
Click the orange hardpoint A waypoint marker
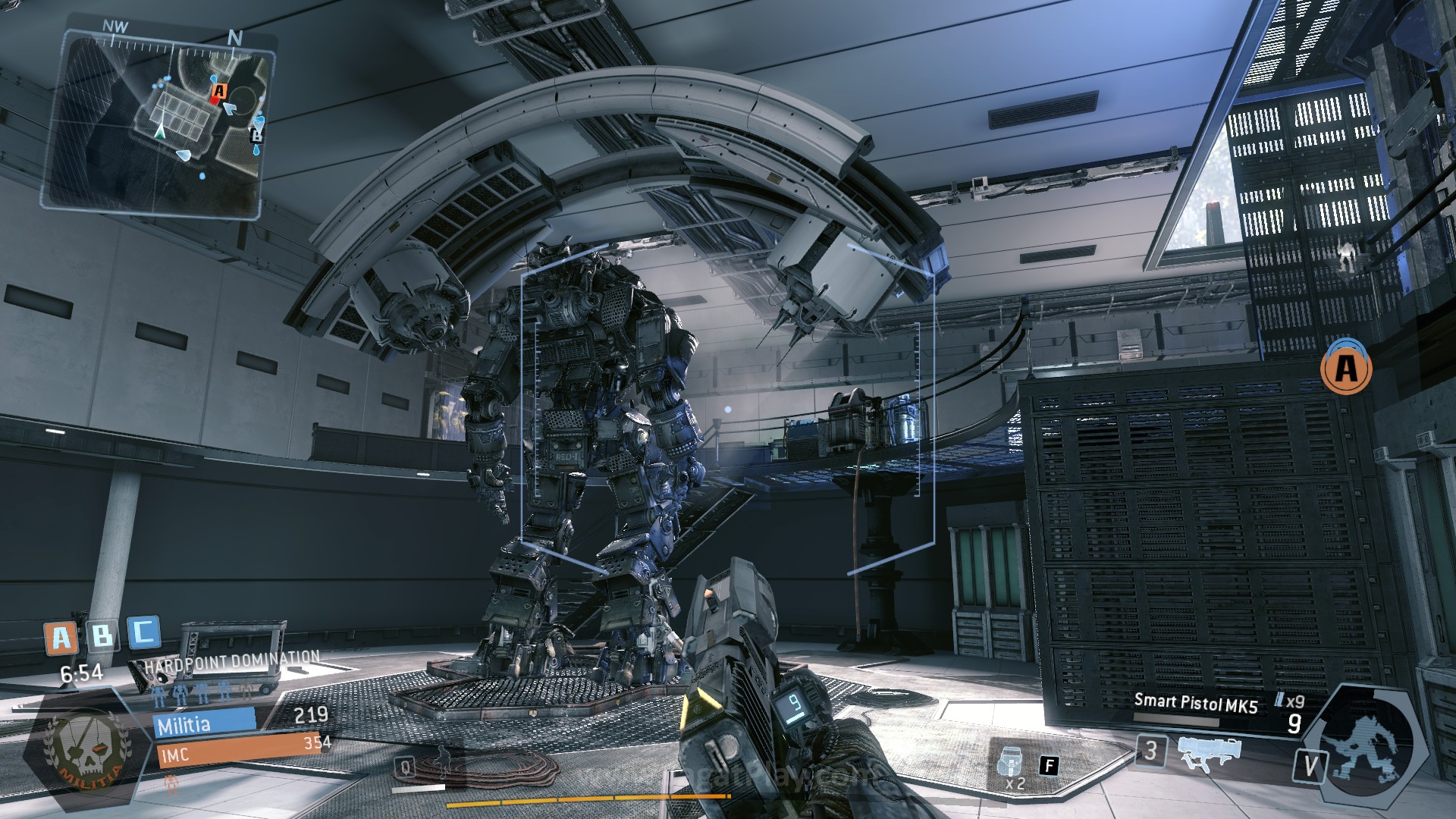click(1346, 369)
